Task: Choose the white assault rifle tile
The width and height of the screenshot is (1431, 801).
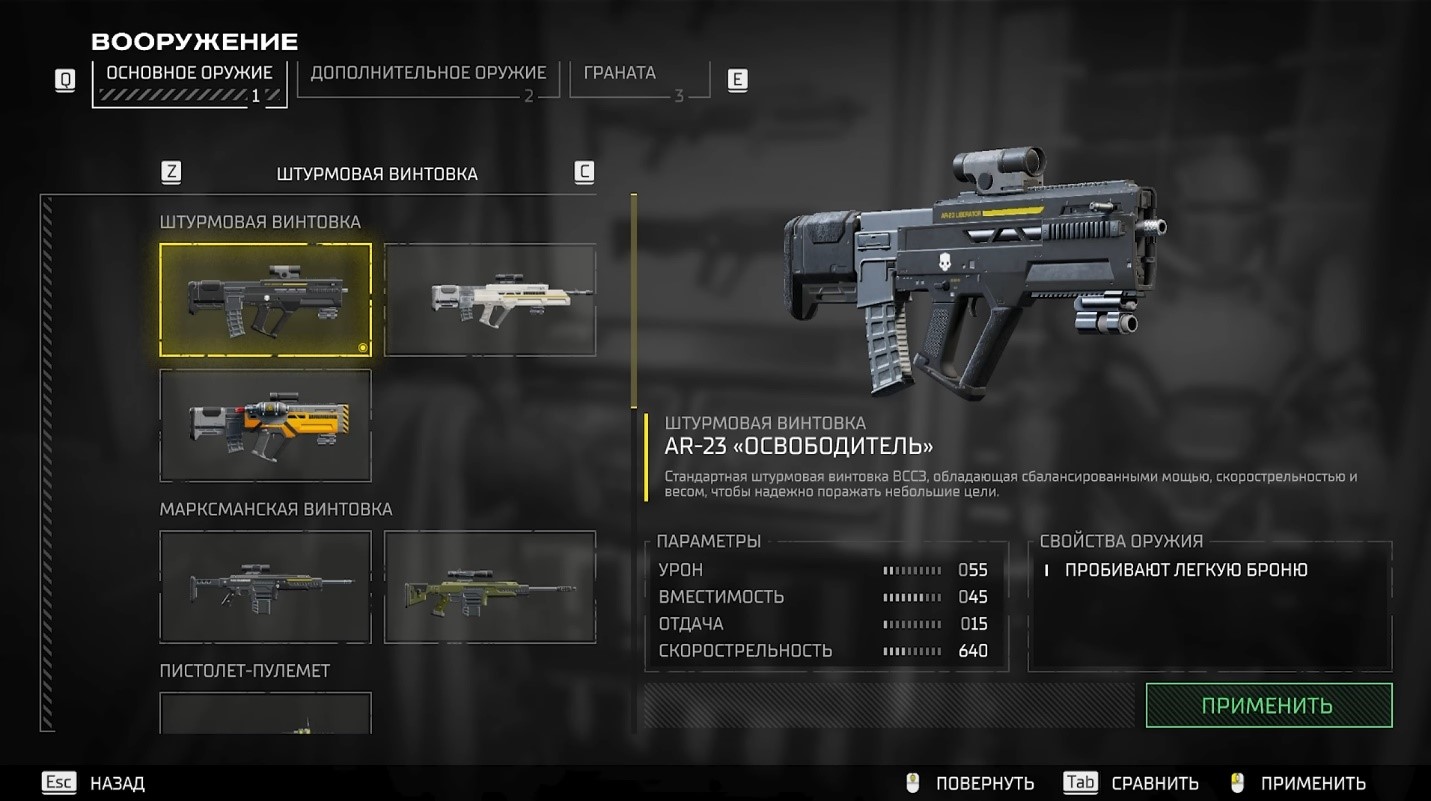Action: point(490,300)
